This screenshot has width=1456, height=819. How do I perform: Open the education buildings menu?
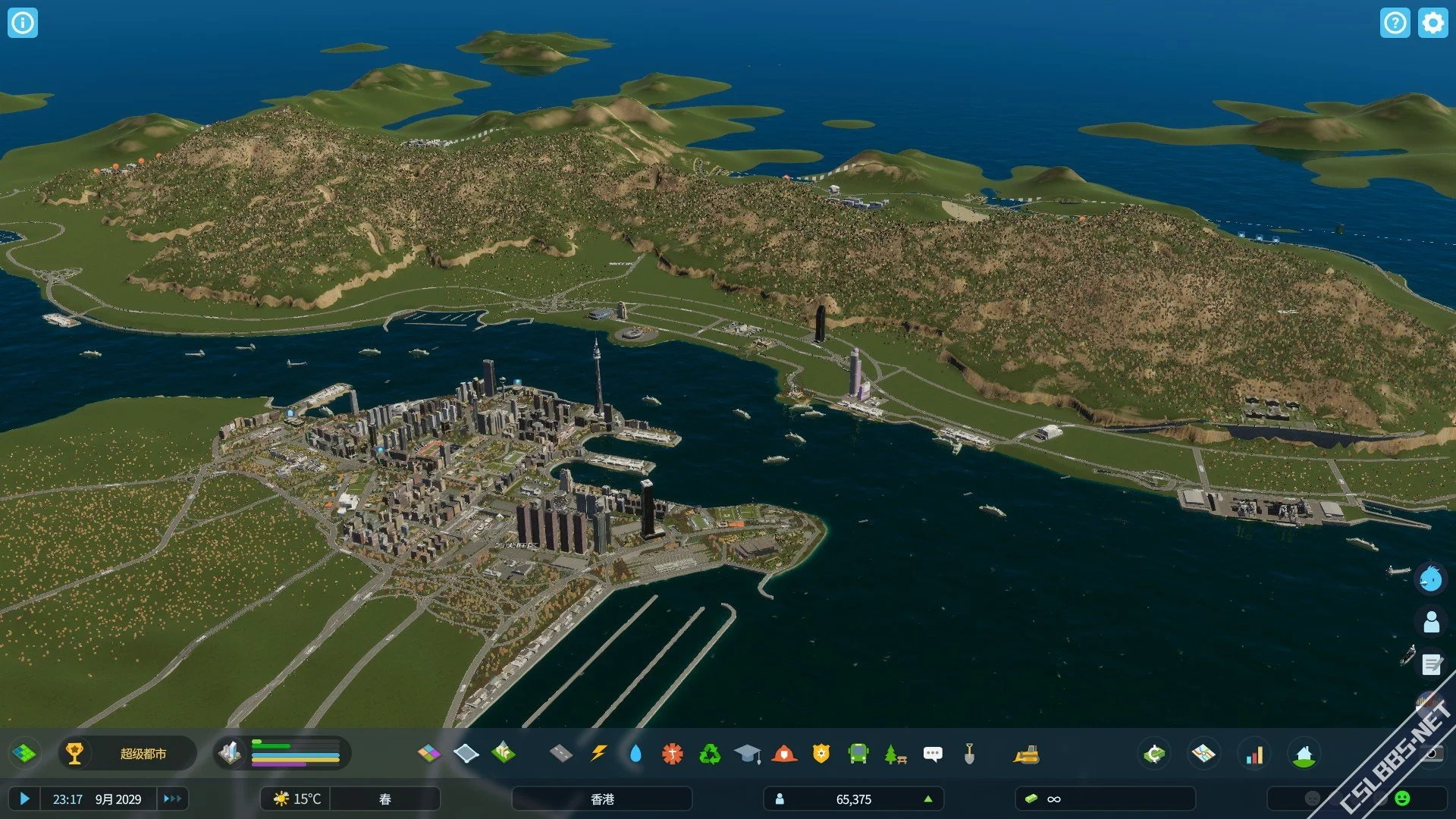click(x=747, y=753)
